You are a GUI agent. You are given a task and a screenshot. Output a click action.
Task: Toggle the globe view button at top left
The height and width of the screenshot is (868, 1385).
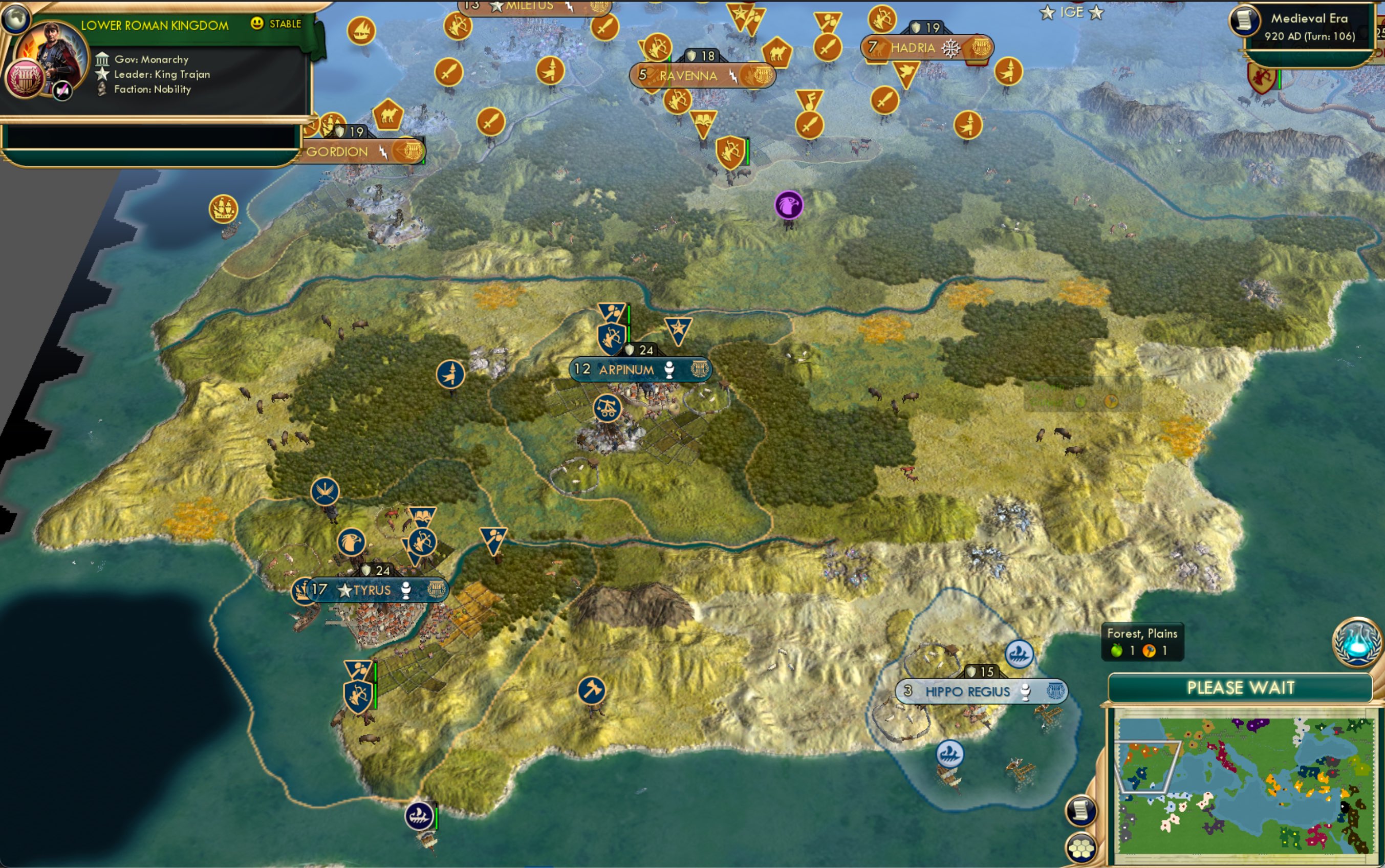[15, 19]
